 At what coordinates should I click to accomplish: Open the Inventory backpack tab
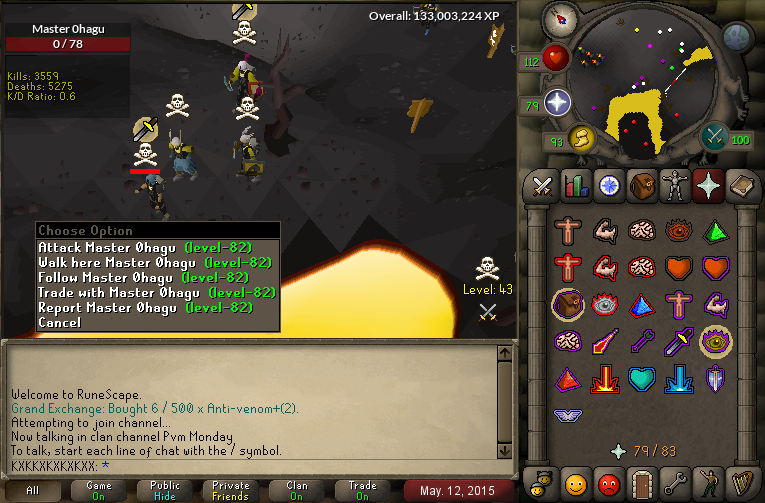[x=640, y=185]
